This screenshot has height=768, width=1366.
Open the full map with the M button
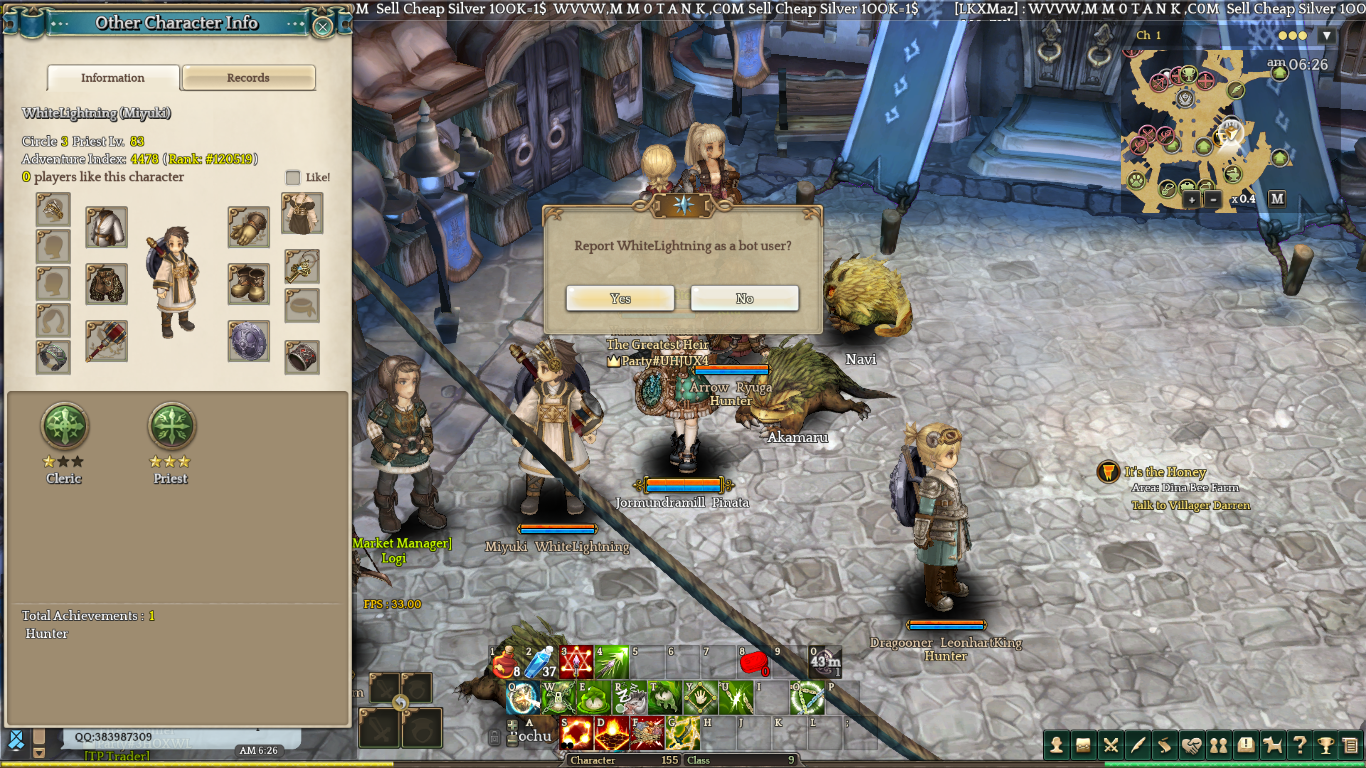point(1277,199)
